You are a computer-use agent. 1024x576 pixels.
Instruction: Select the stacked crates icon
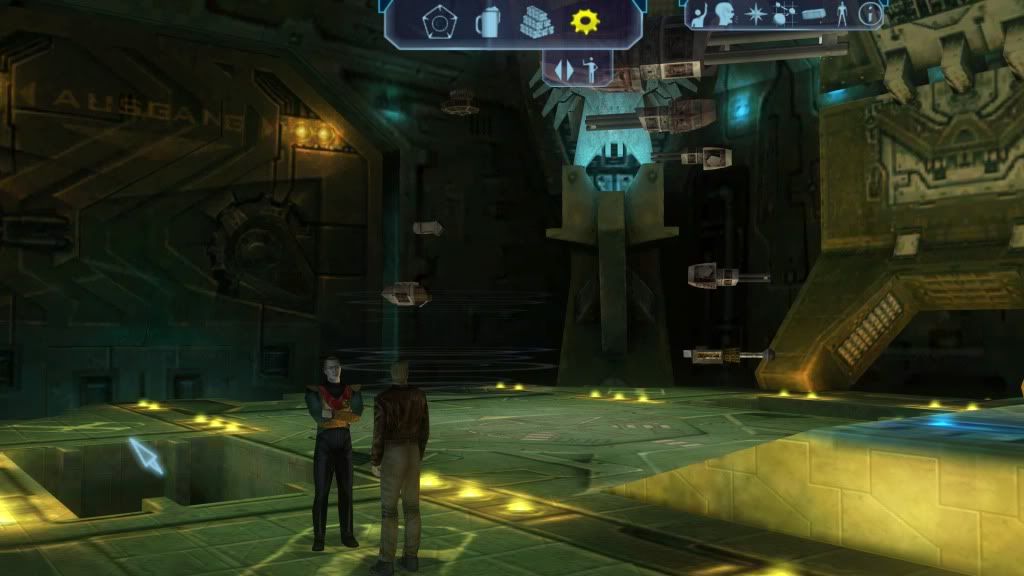pos(536,22)
